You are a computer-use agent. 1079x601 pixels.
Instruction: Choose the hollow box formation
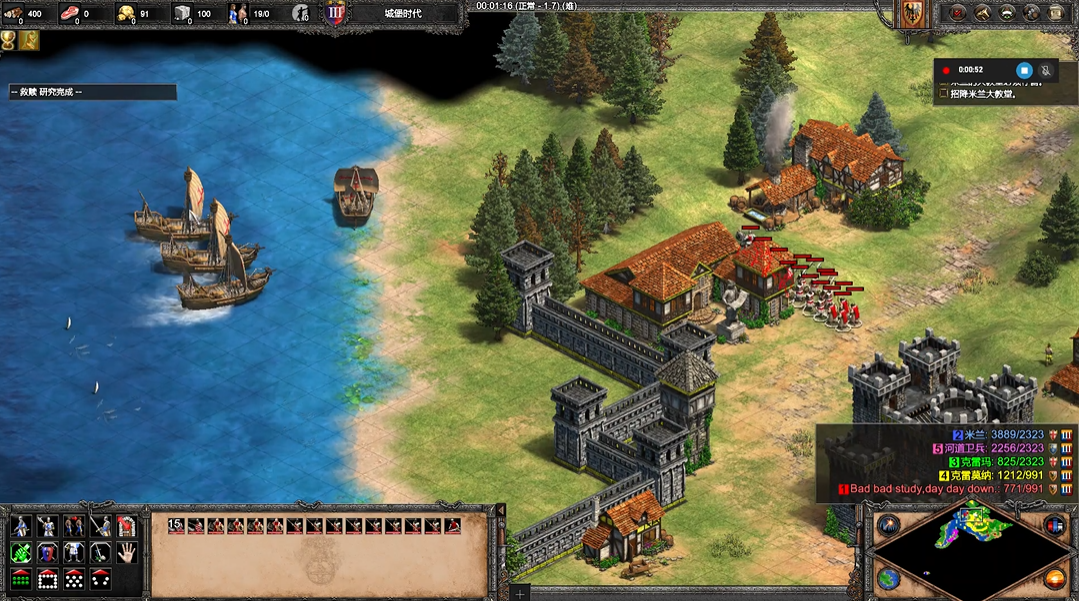[46, 578]
